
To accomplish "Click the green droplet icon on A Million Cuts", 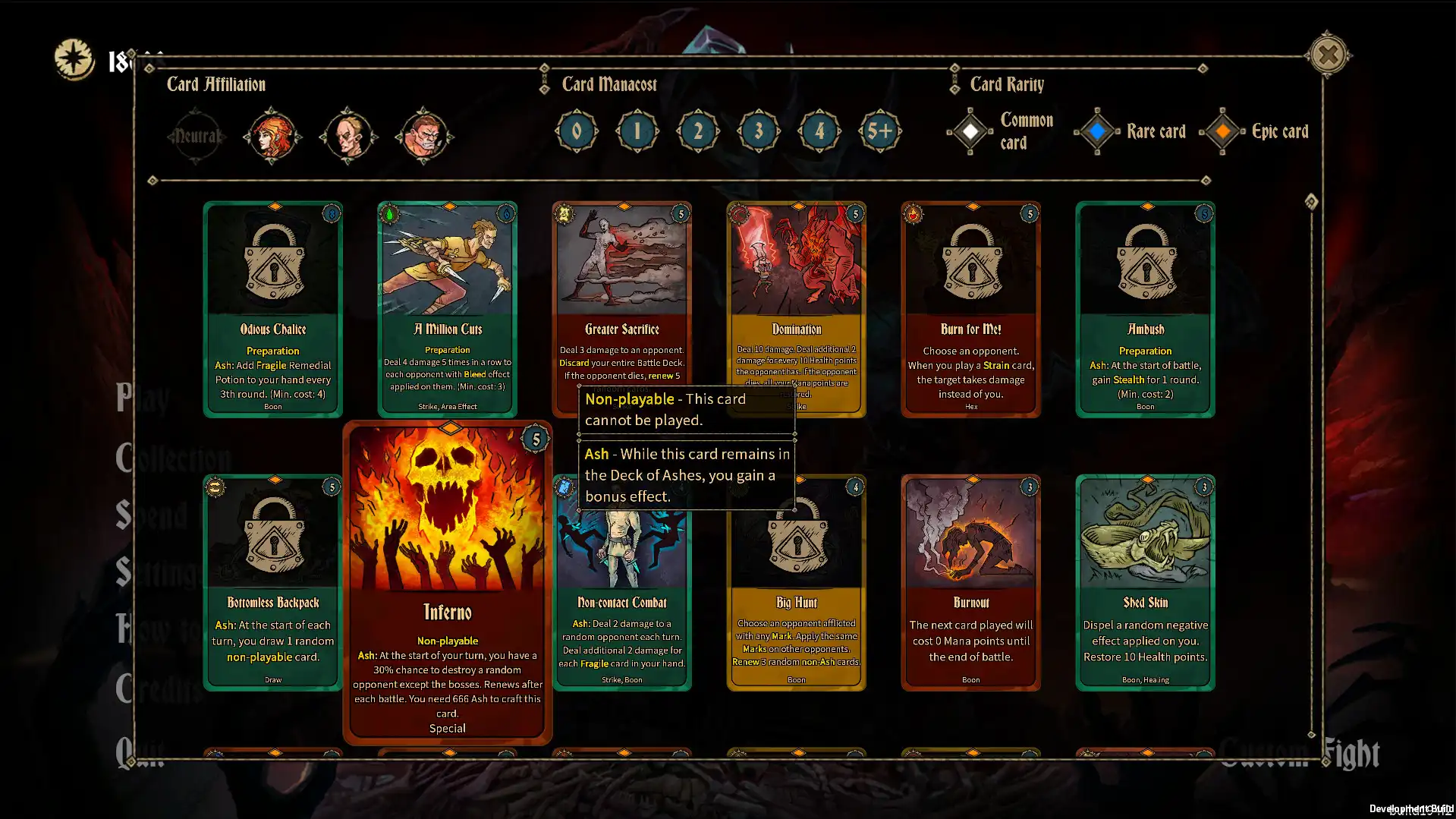I will [389, 214].
